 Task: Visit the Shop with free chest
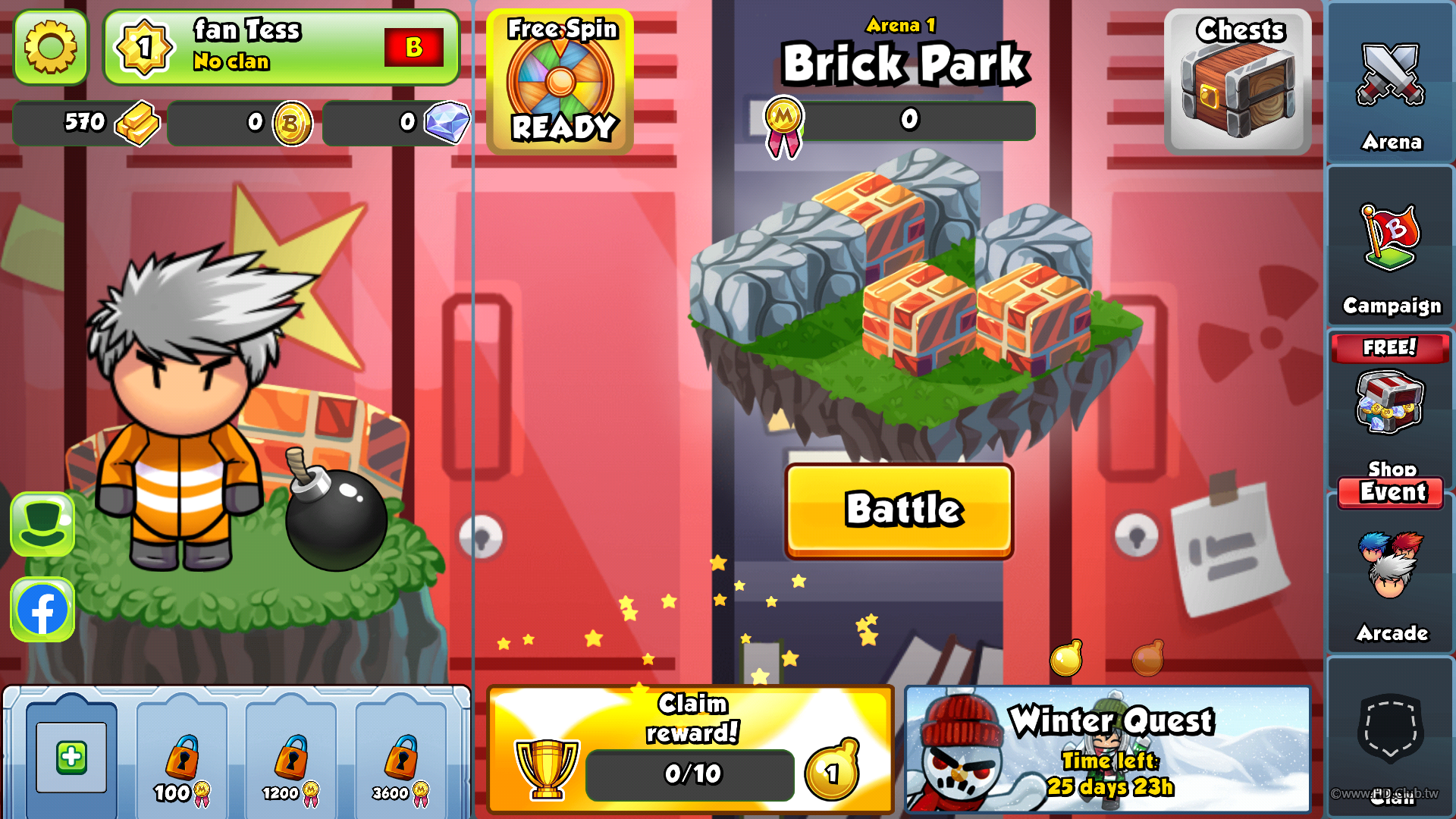[1391, 406]
